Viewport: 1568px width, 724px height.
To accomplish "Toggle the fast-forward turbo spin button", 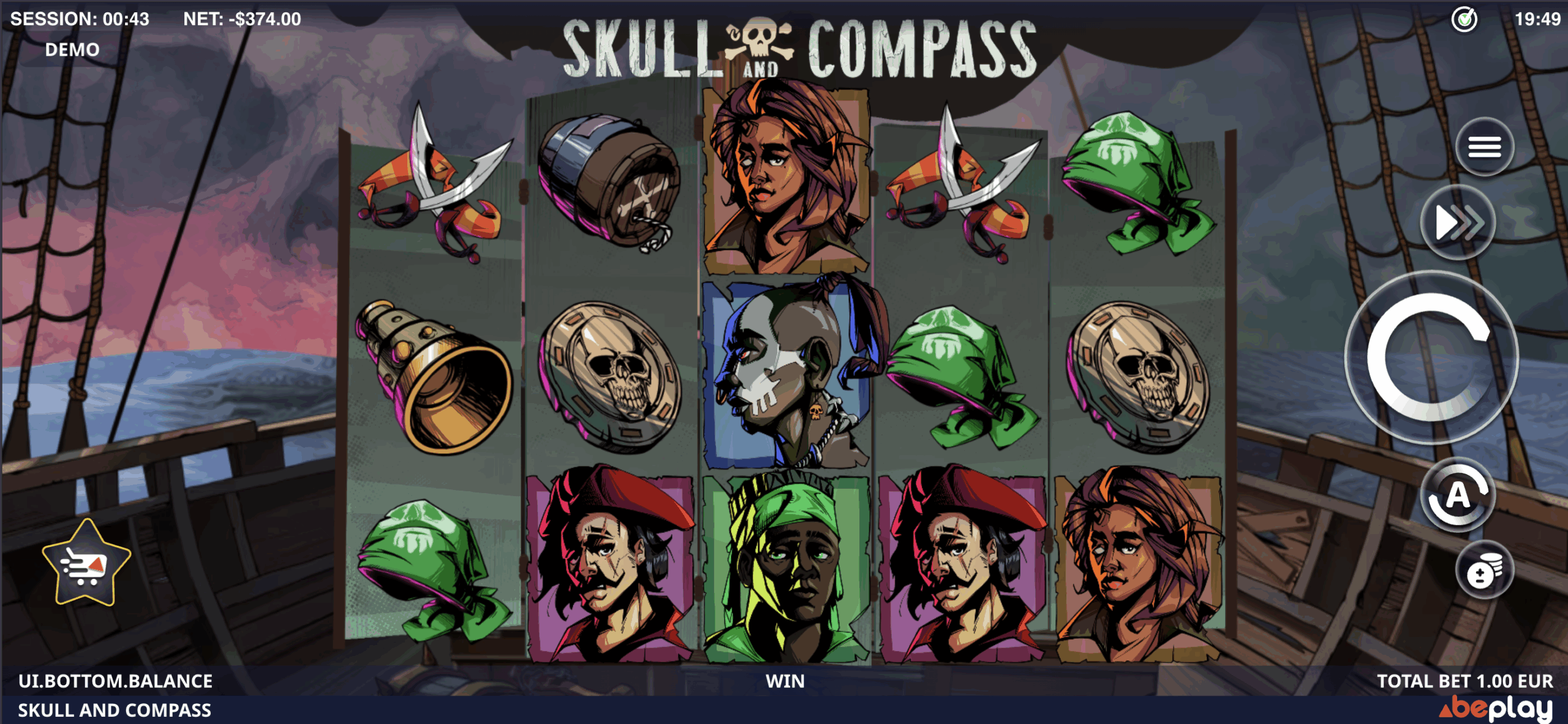I will pyautogui.click(x=1458, y=222).
